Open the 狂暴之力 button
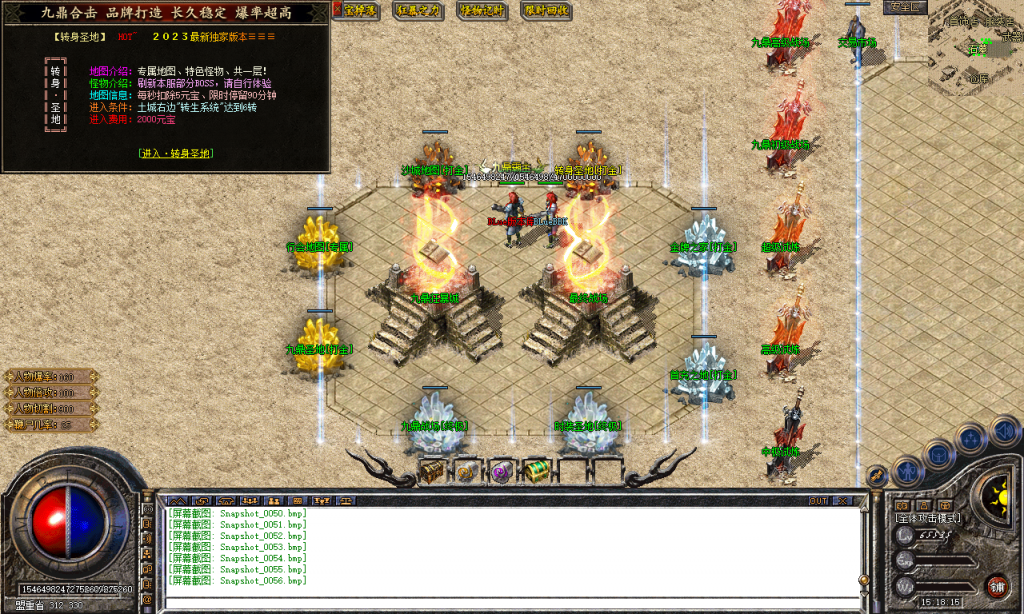The height and width of the screenshot is (614, 1024). tap(418, 10)
